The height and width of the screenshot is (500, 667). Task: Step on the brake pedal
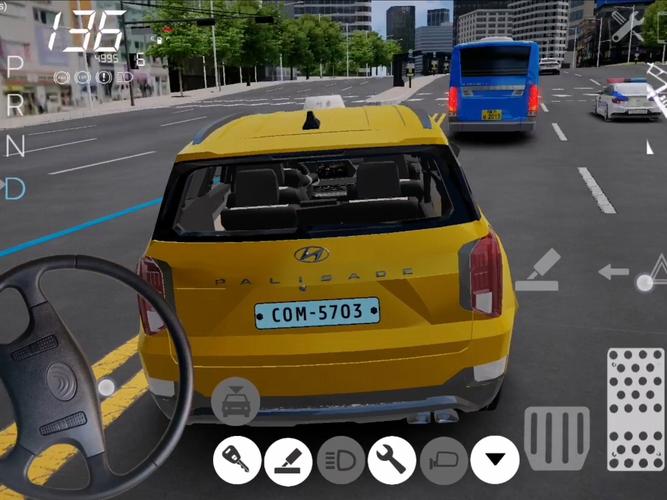click(x=557, y=437)
